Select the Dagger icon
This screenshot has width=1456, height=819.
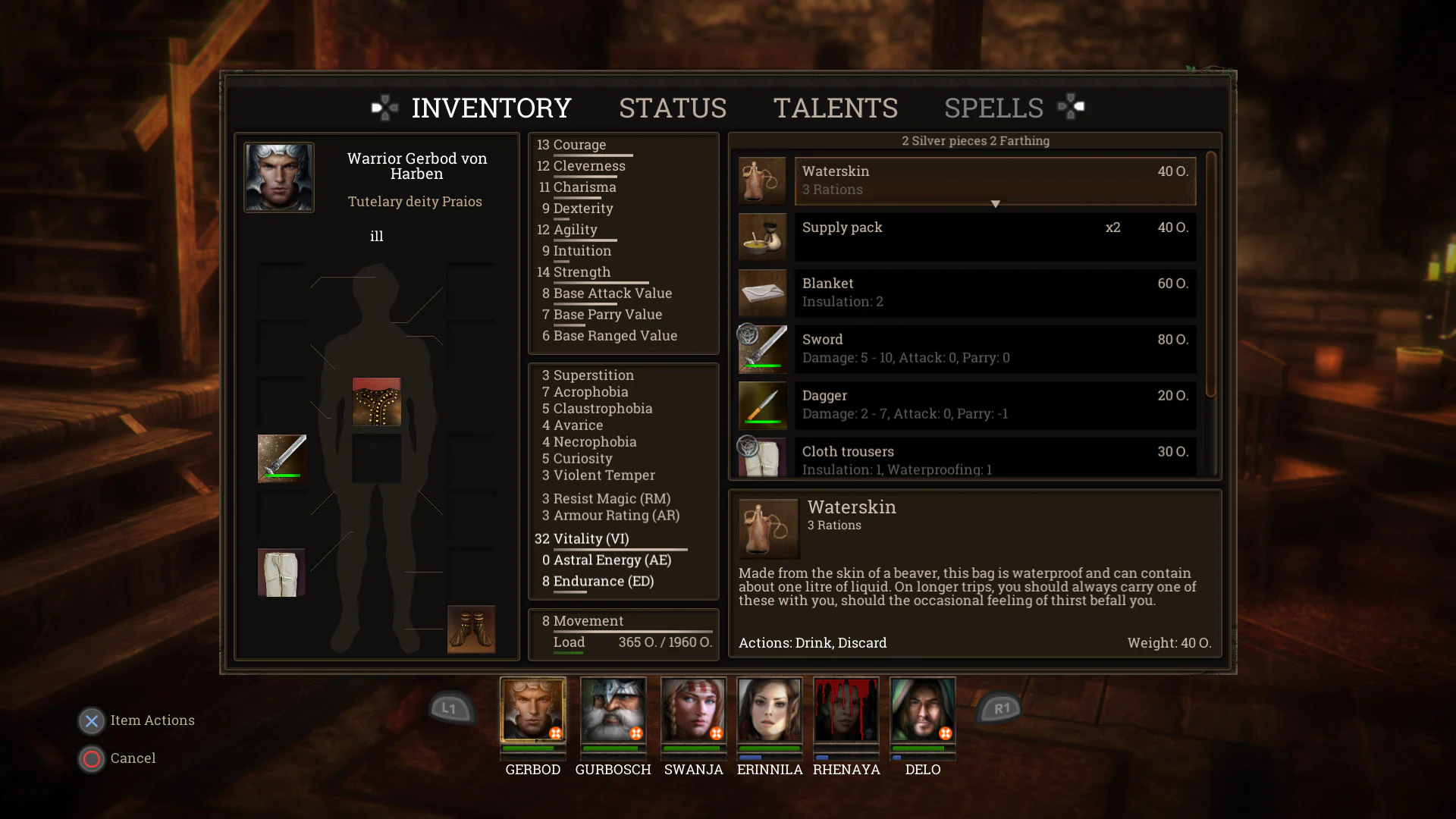(x=762, y=405)
